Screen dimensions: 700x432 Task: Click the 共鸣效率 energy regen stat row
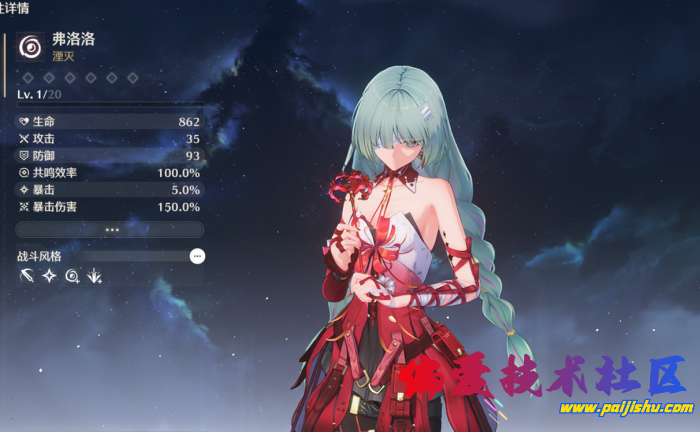tap(110, 172)
